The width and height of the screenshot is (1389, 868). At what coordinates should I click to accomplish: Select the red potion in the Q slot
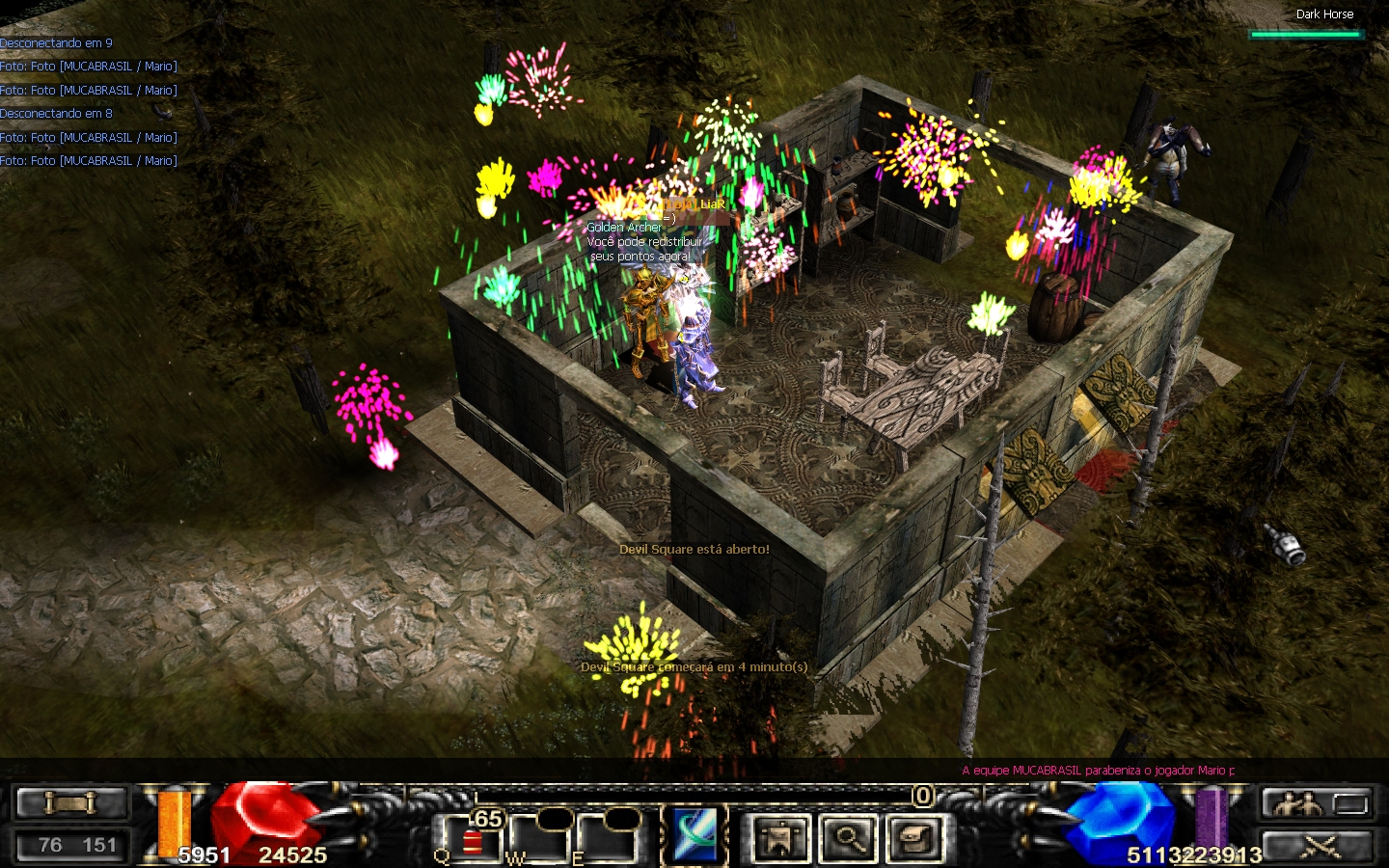tap(472, 842)
